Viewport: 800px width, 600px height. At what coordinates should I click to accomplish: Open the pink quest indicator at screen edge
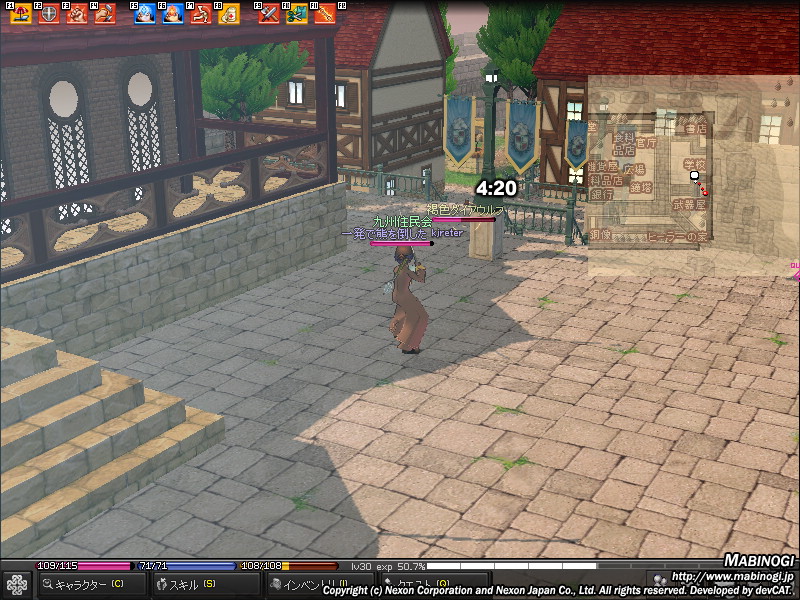click(795, 266)
